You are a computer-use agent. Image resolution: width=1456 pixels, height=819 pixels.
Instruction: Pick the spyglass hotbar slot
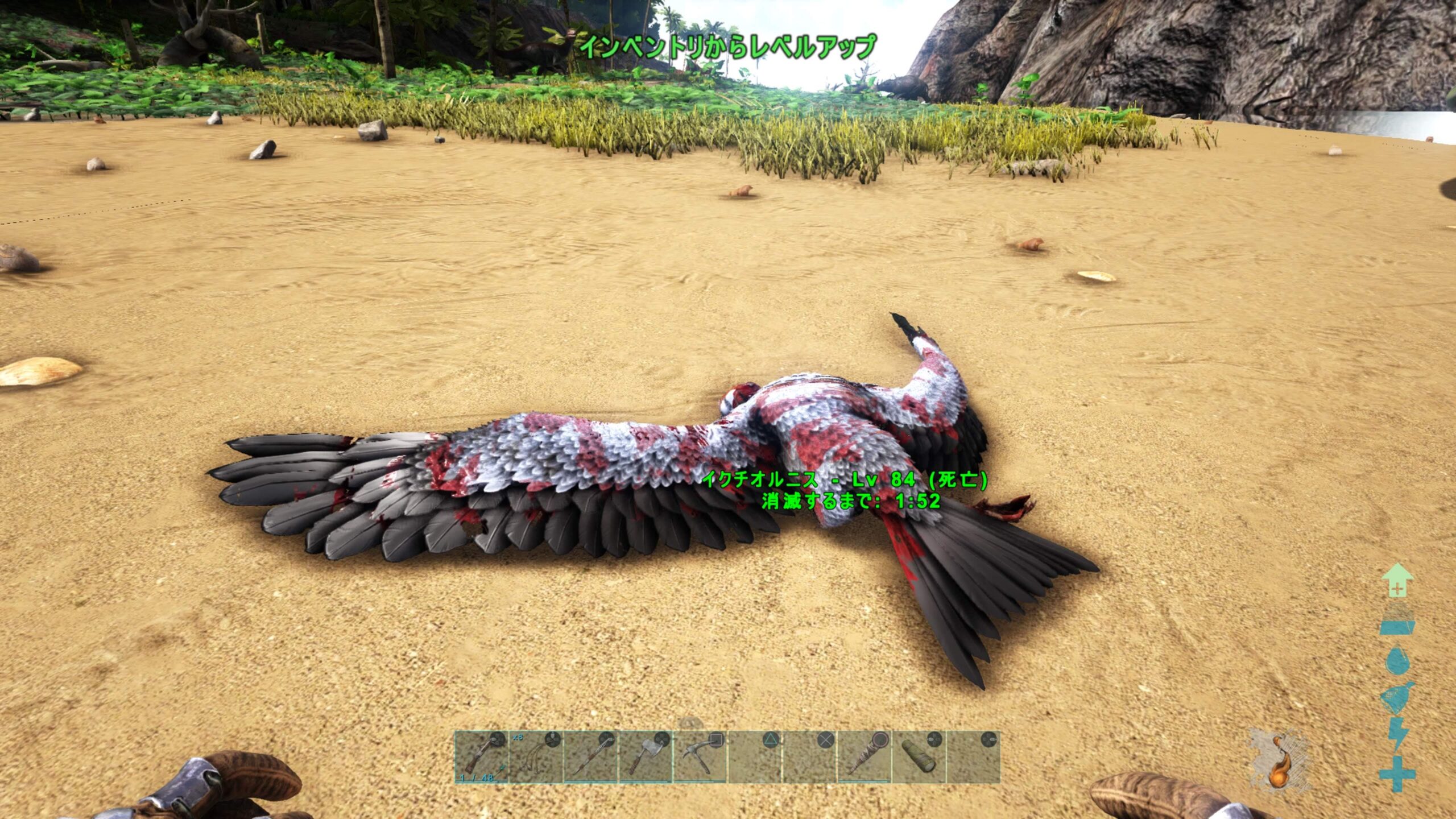click(x=918, y=757)
